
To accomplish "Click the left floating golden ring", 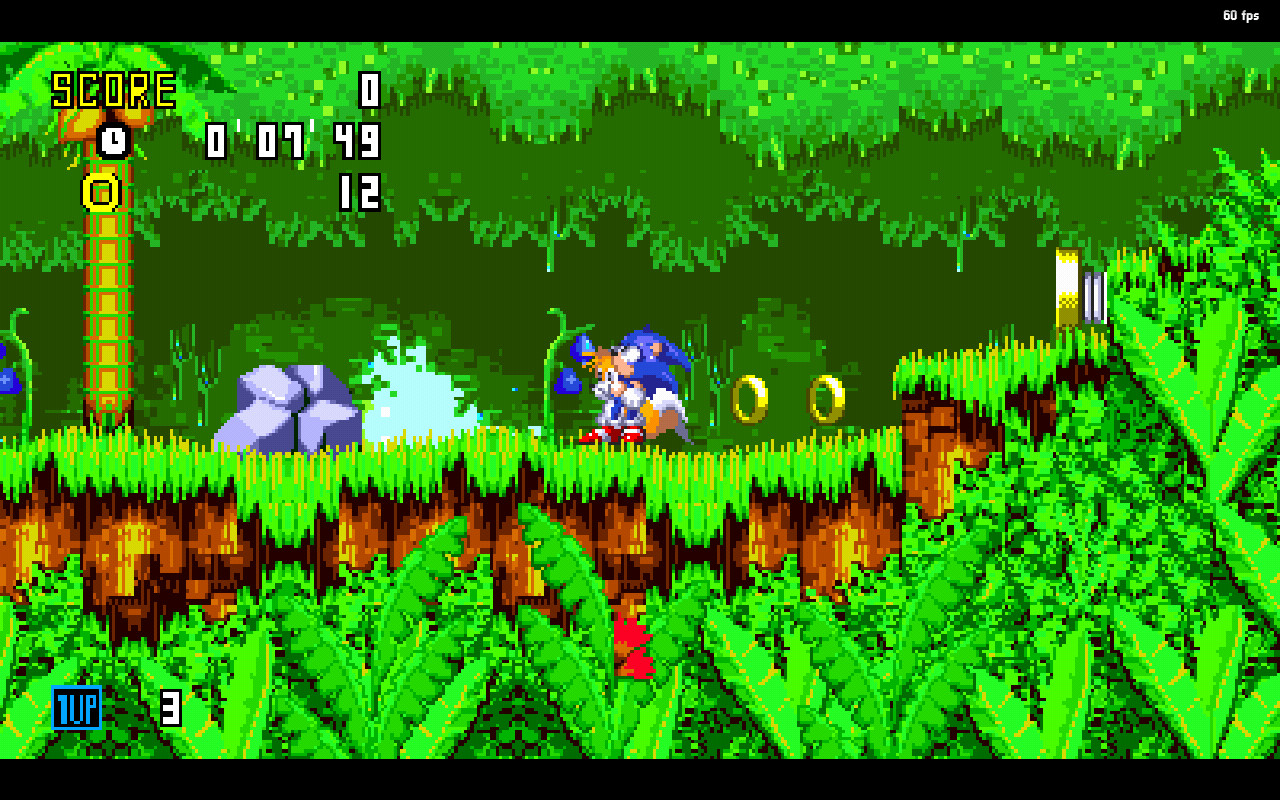I will pos(750,400).
